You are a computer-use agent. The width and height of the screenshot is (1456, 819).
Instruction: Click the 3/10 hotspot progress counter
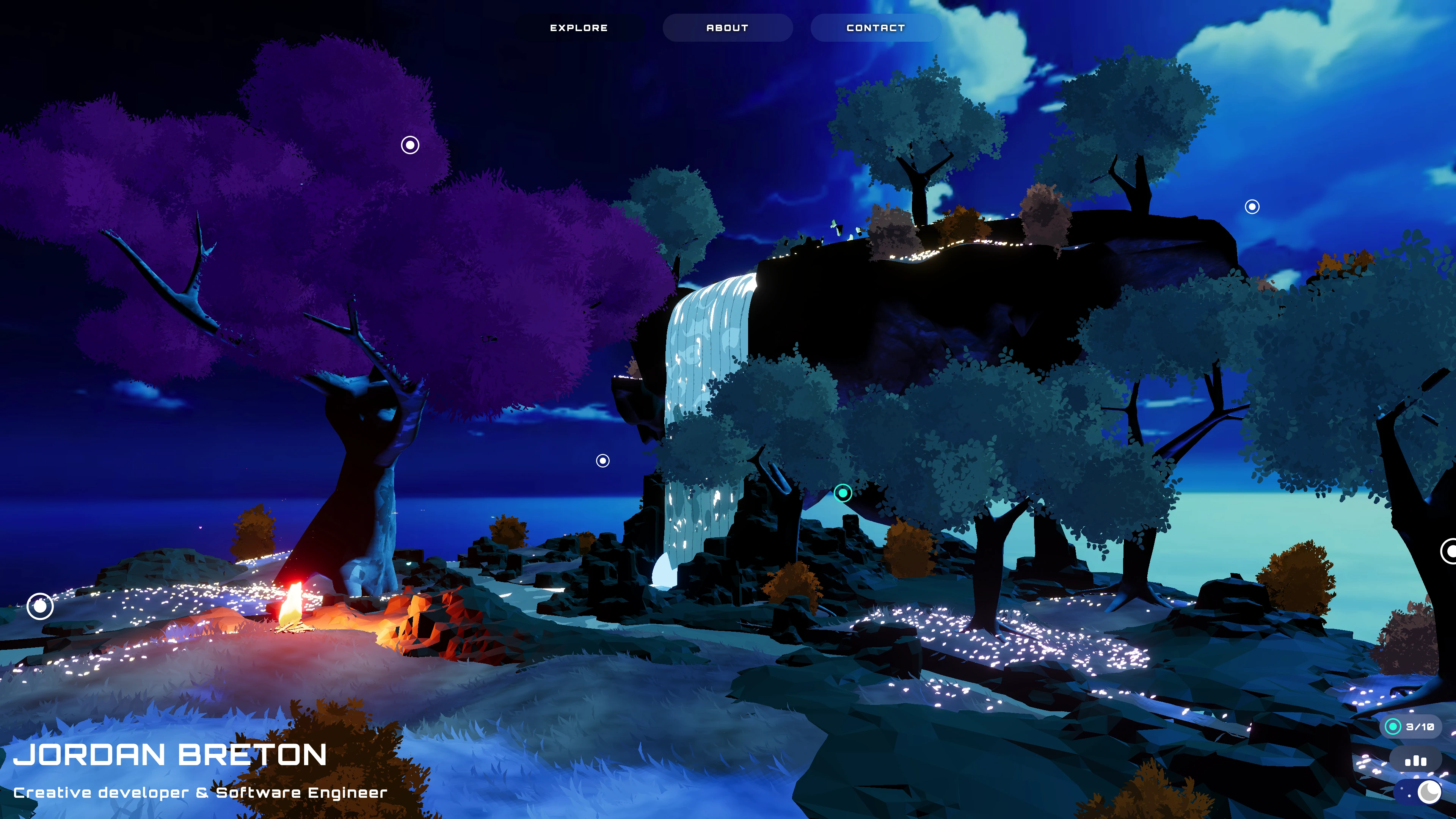point(1411,727)
